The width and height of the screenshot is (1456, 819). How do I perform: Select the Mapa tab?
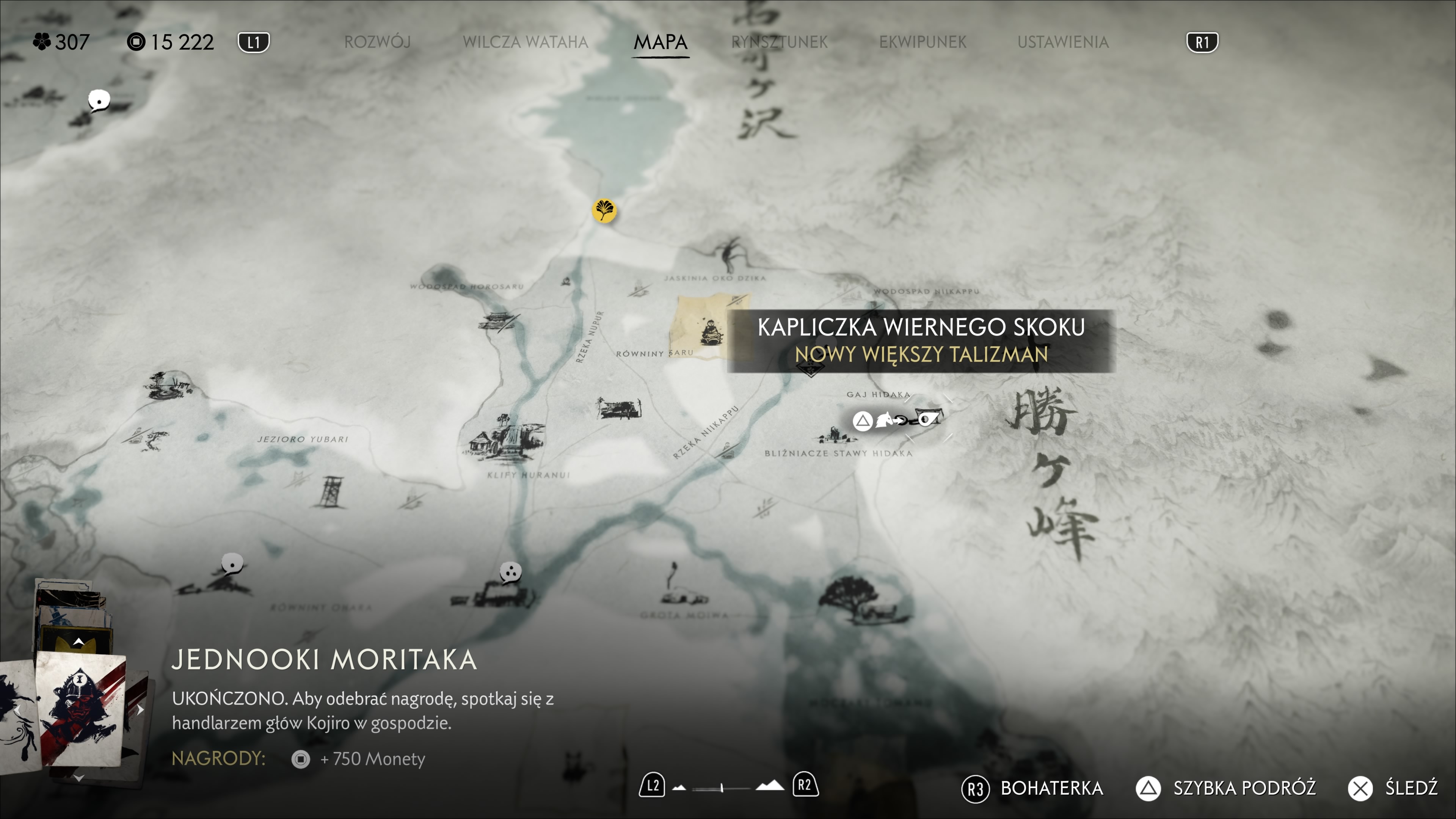click(x=660, y=42)
